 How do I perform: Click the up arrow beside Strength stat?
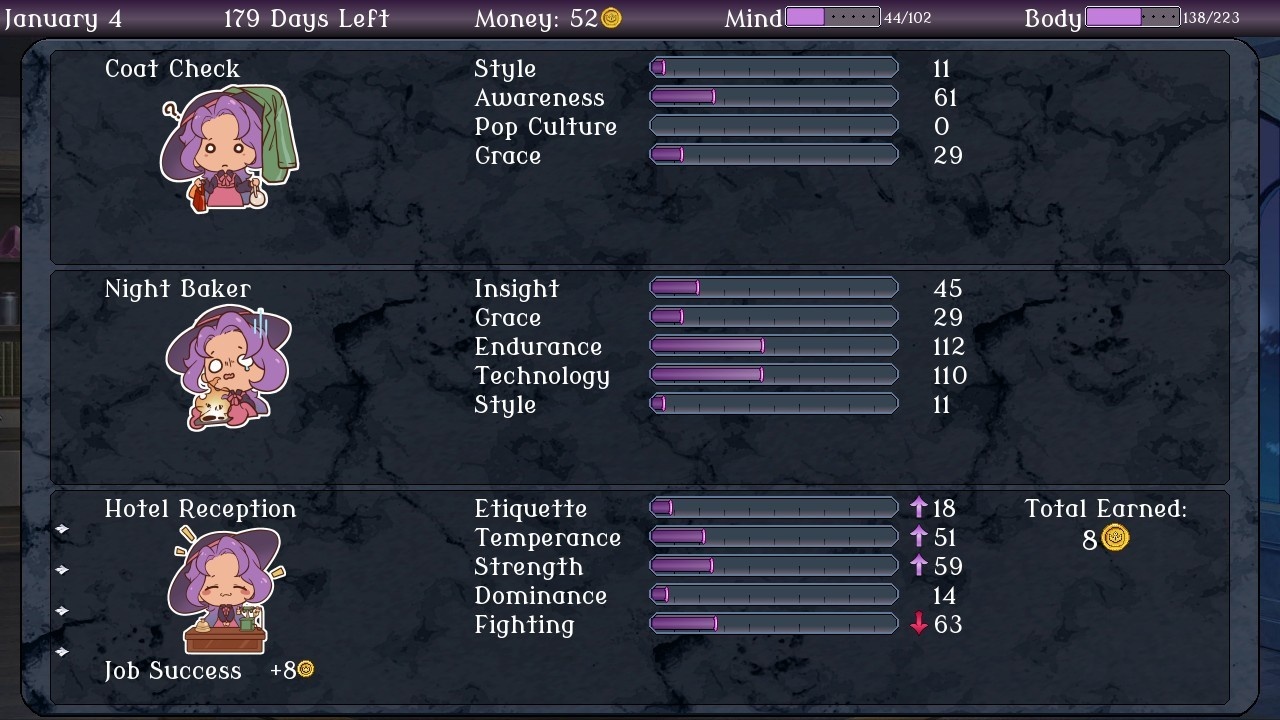[919, 566]
